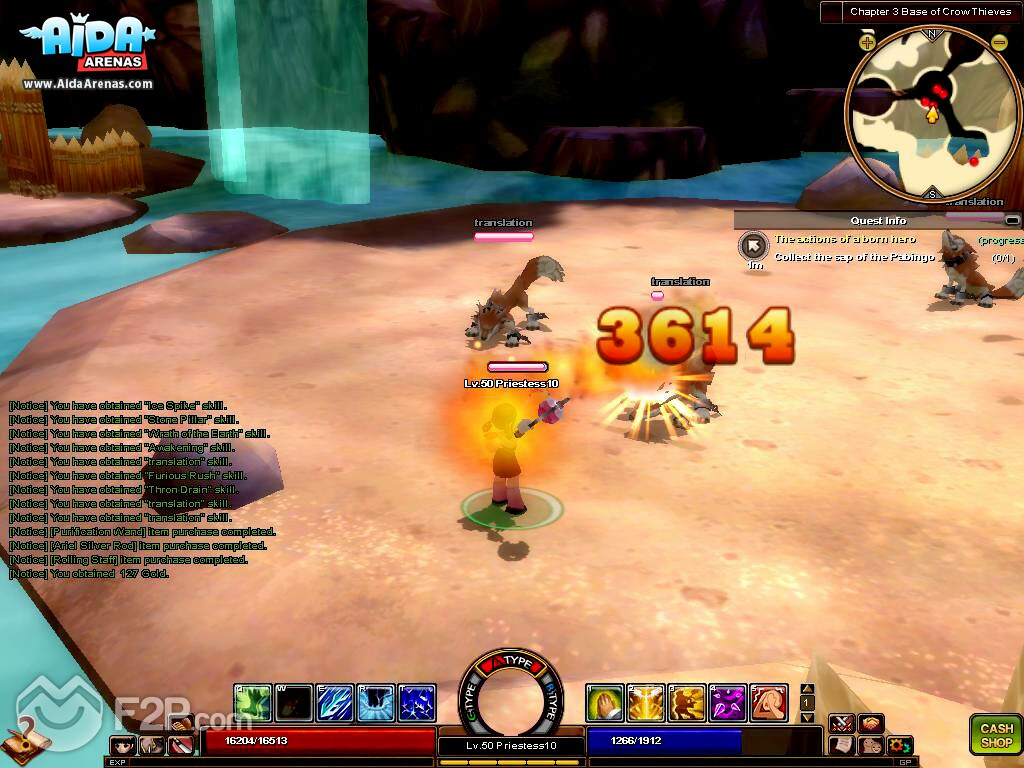Minimize the Quest Info panel
Image resolution: width=1024 pixels, height=768 pixels.
click(1012, 220)
